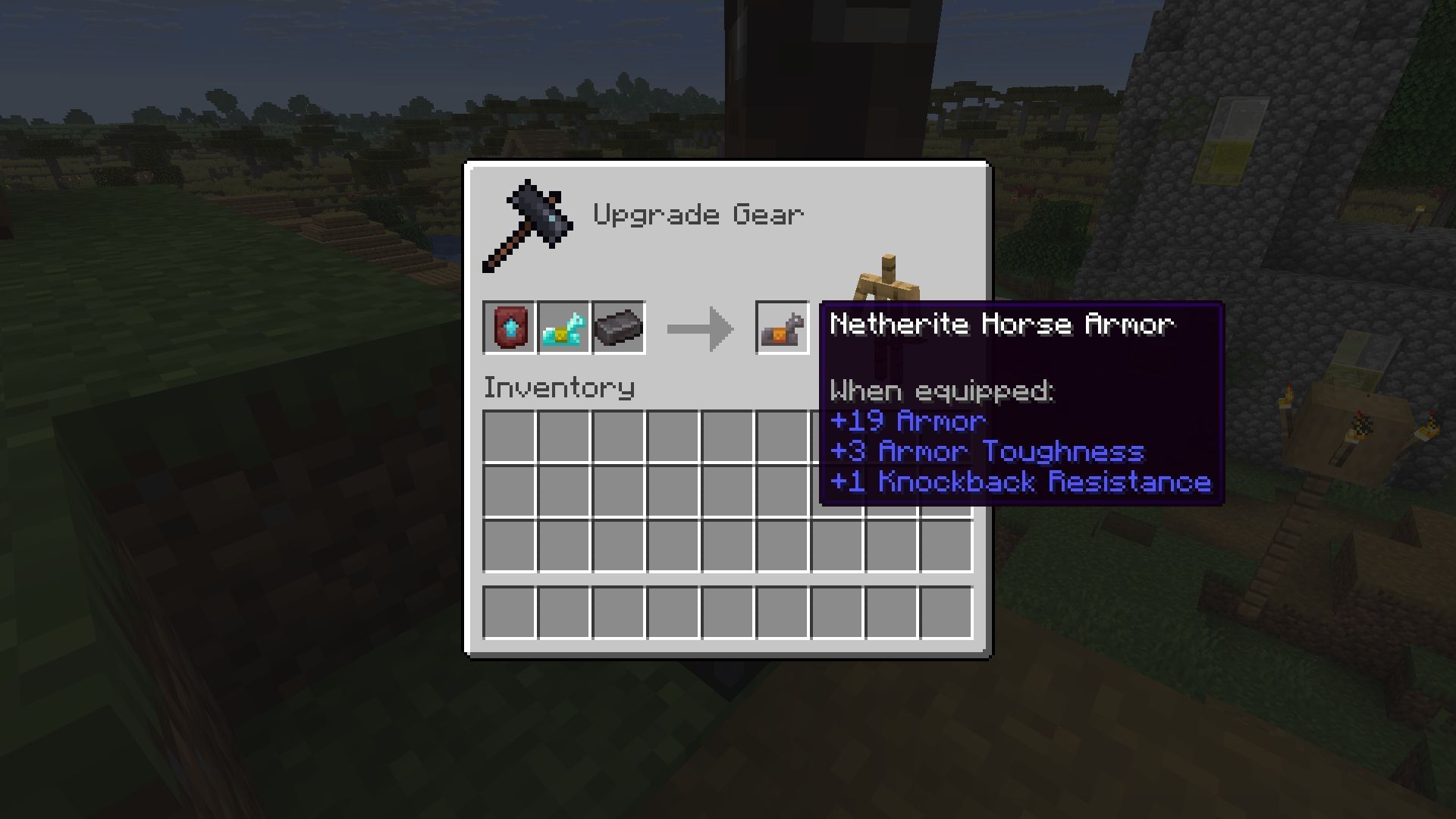Pick up the diamond horse armor item
1456x819 pixels.
(x=564, y=328)
